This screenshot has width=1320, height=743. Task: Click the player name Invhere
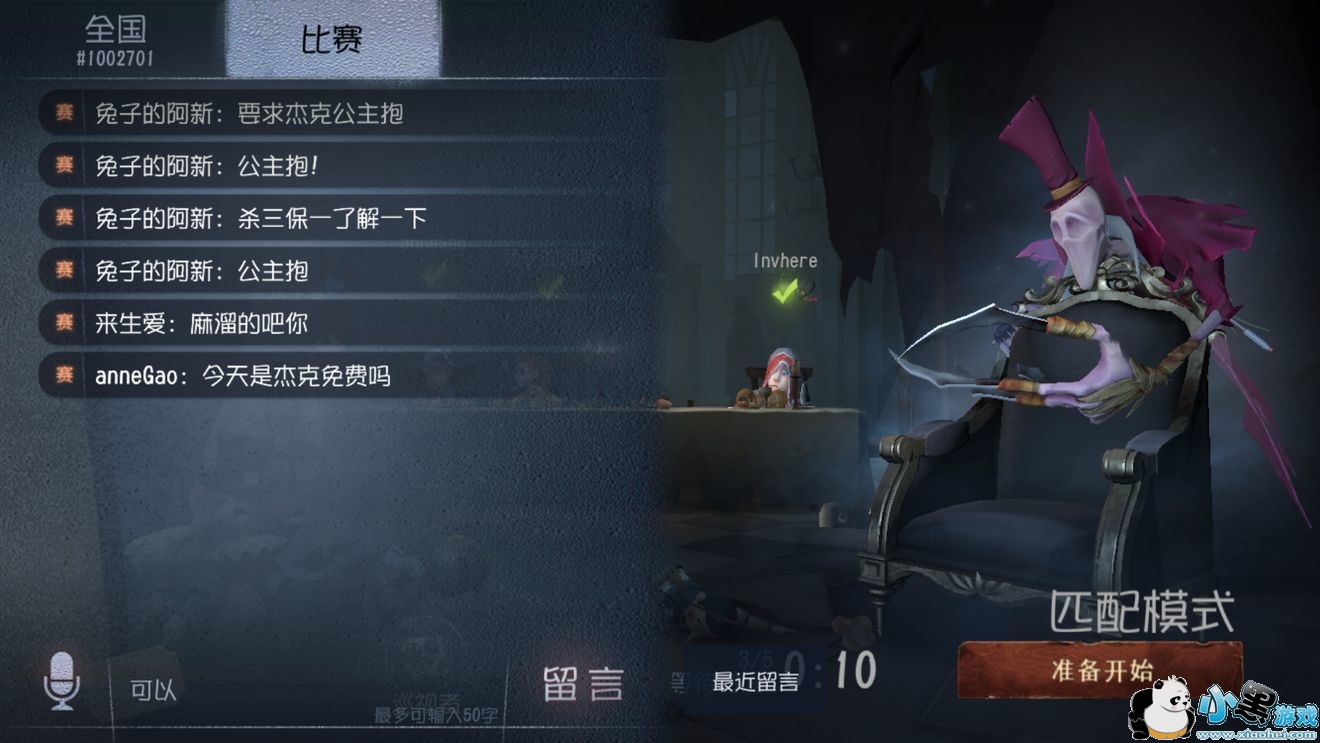[784, 260]
